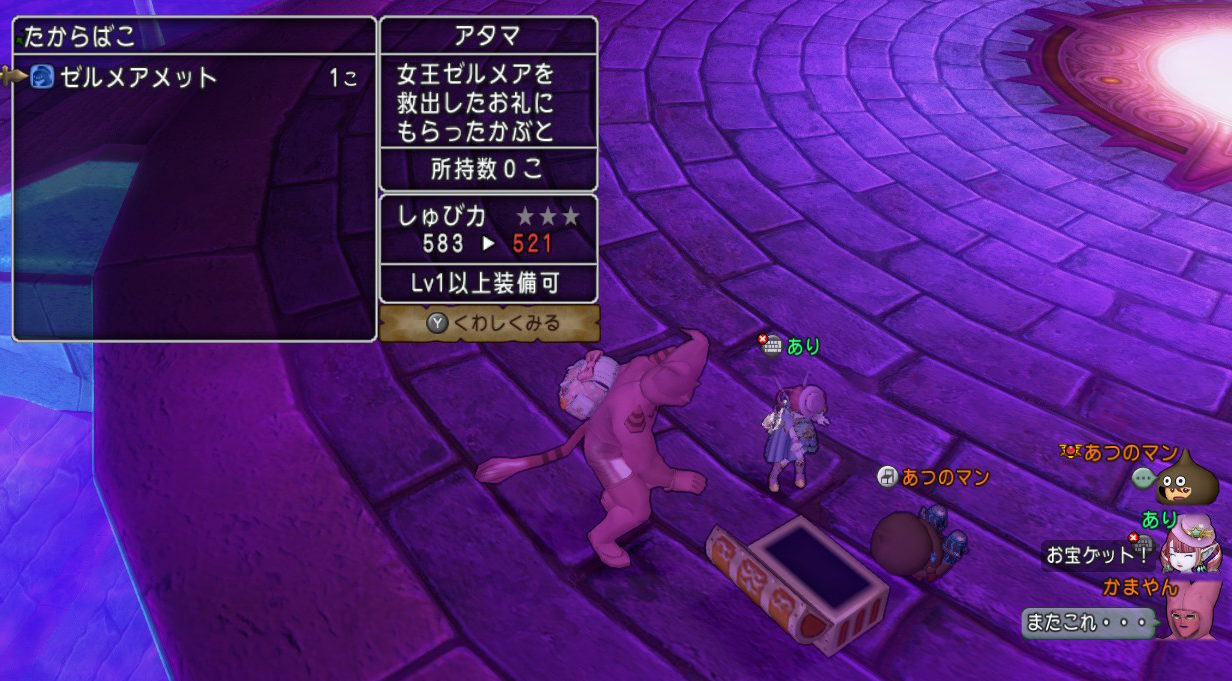Choose the あり party member portrait

1189,546
